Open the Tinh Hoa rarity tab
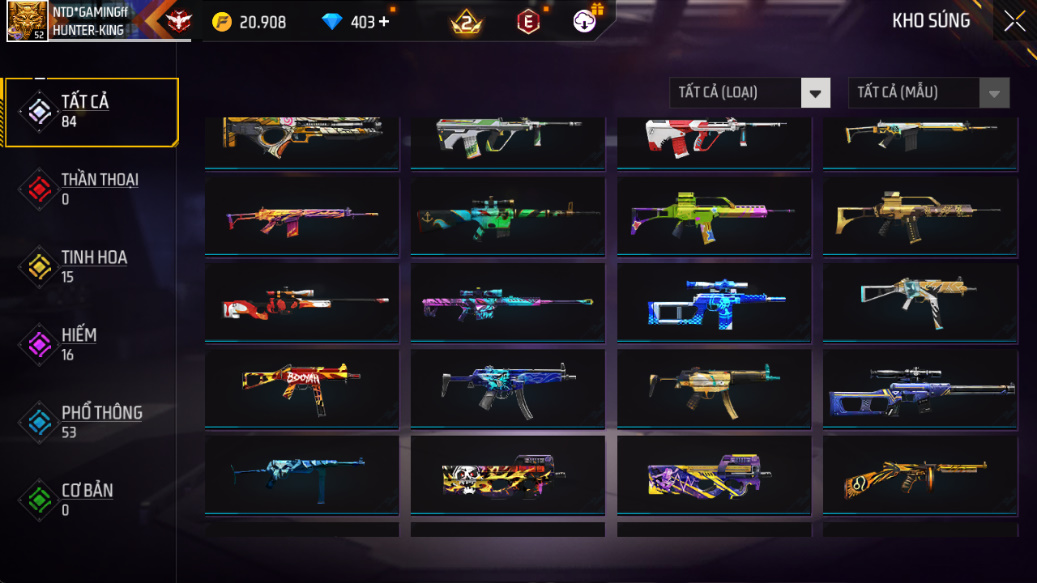This screenshot has height=583, width=1037. 92,266
